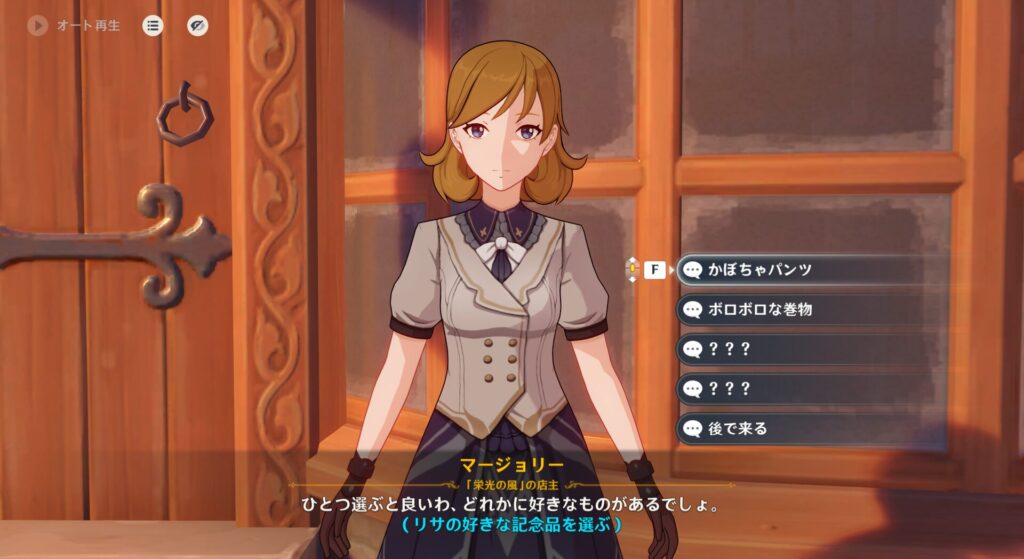Pick the 後で来る dialogue choice
Screen dimensions: 1024x559
810,429
